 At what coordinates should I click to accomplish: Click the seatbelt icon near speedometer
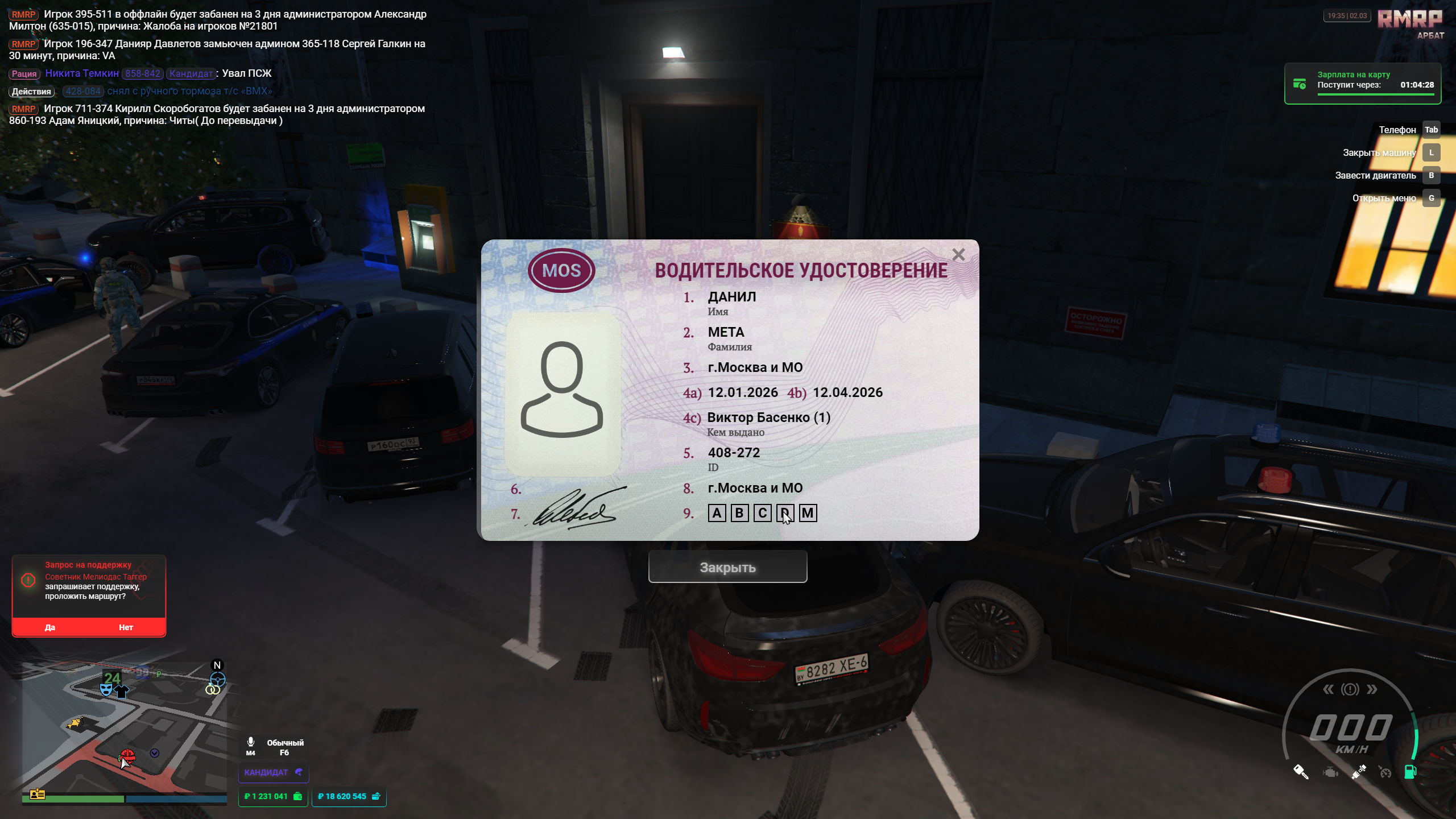[1358, 772]
